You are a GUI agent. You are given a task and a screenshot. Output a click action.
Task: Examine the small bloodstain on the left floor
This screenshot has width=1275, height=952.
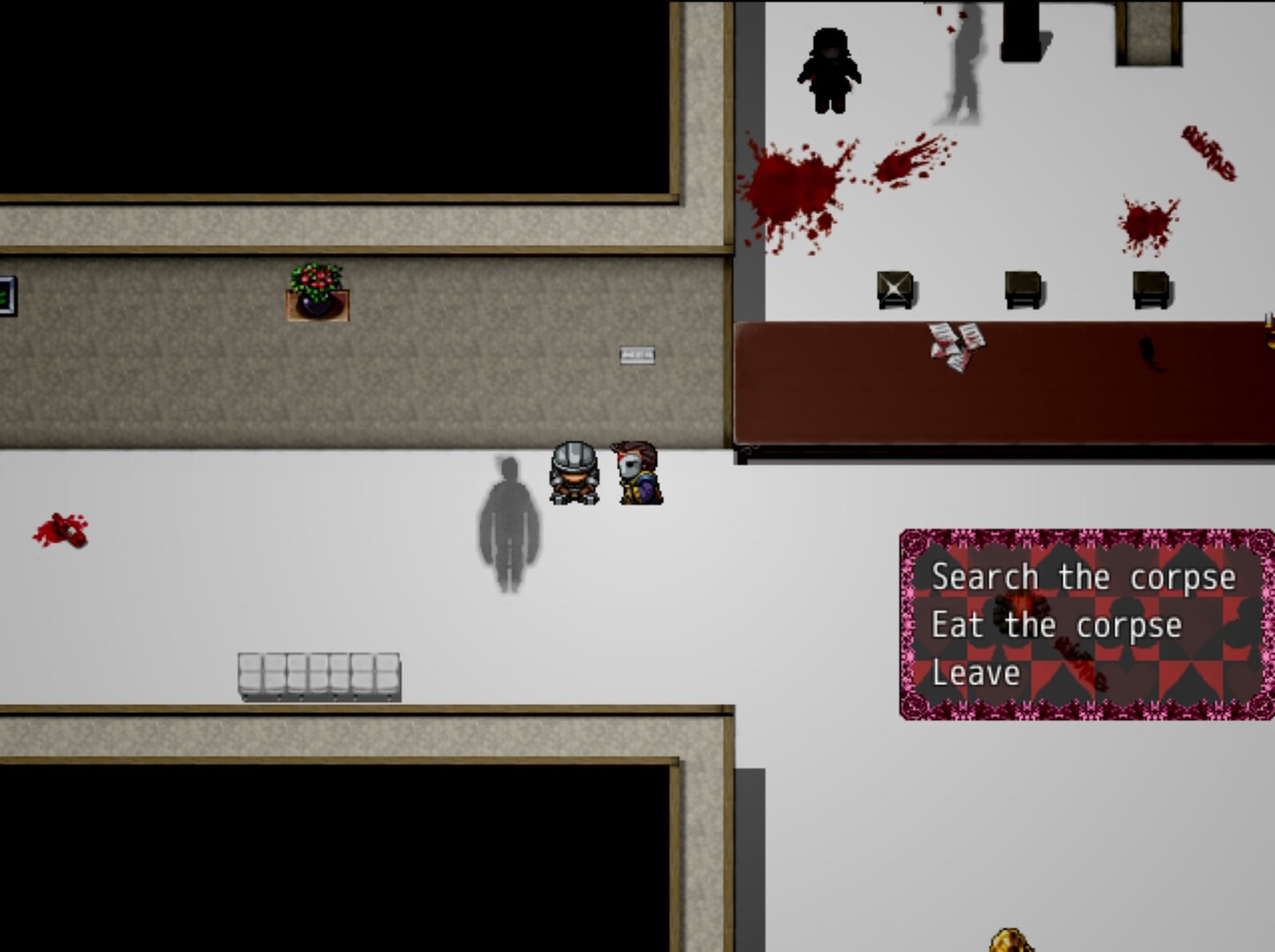(63, 530)
